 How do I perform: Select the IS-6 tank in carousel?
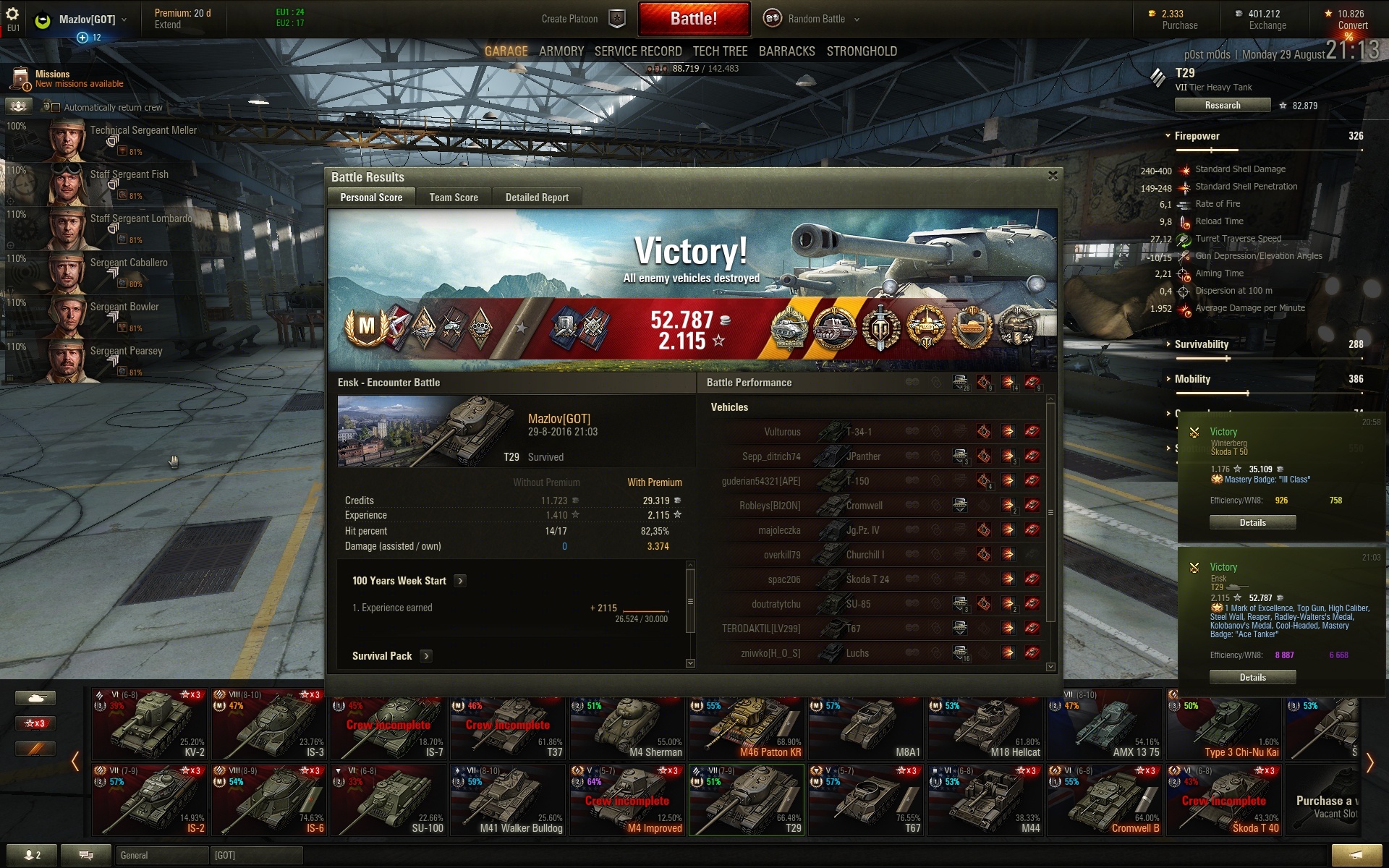click(269, 799)
